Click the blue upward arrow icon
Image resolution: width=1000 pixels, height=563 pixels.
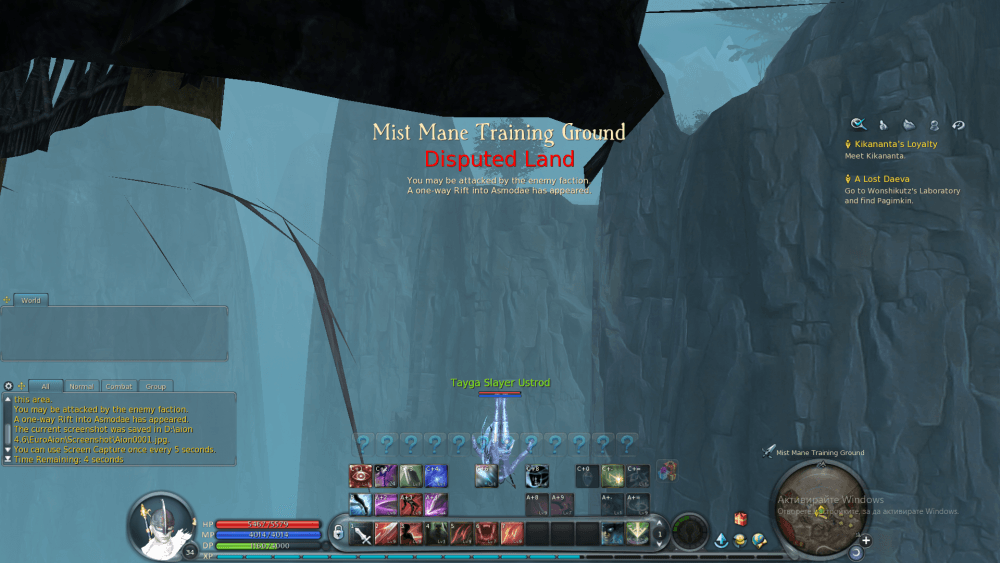721,541
